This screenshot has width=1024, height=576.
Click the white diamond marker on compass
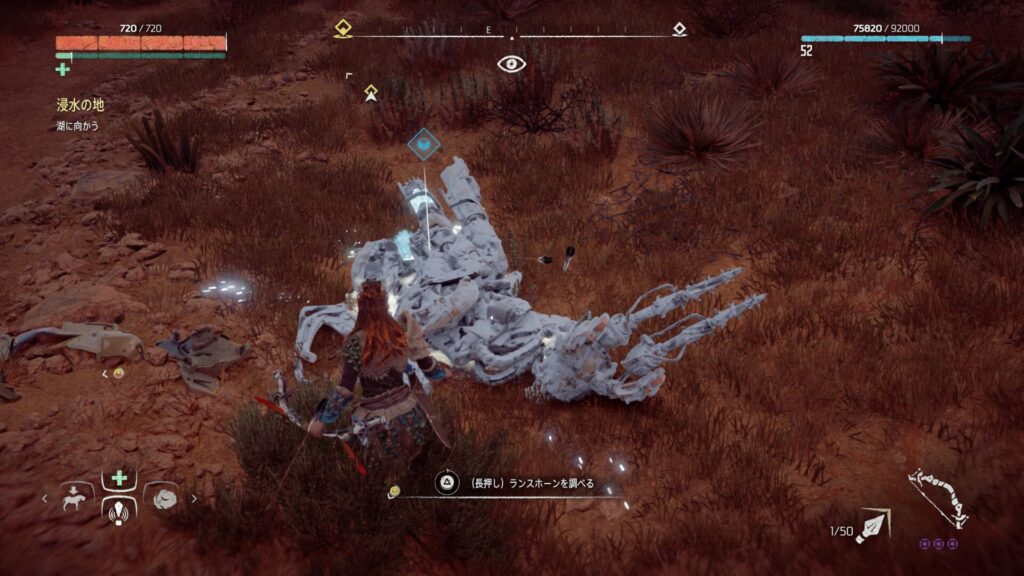click(679, 29)
